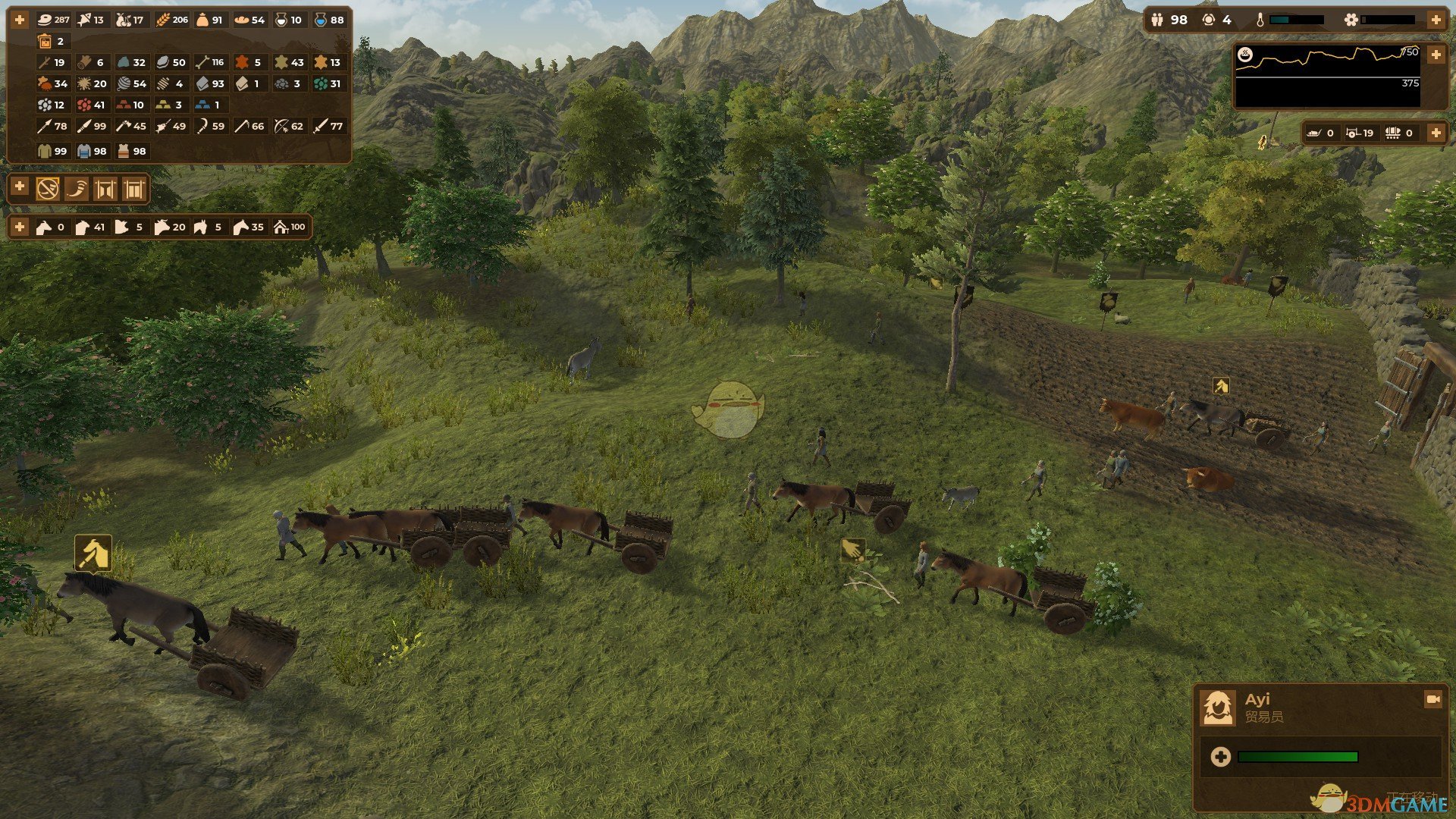Expand the food chart panel
The image size is (1456, 819).
coord(1436,55)
